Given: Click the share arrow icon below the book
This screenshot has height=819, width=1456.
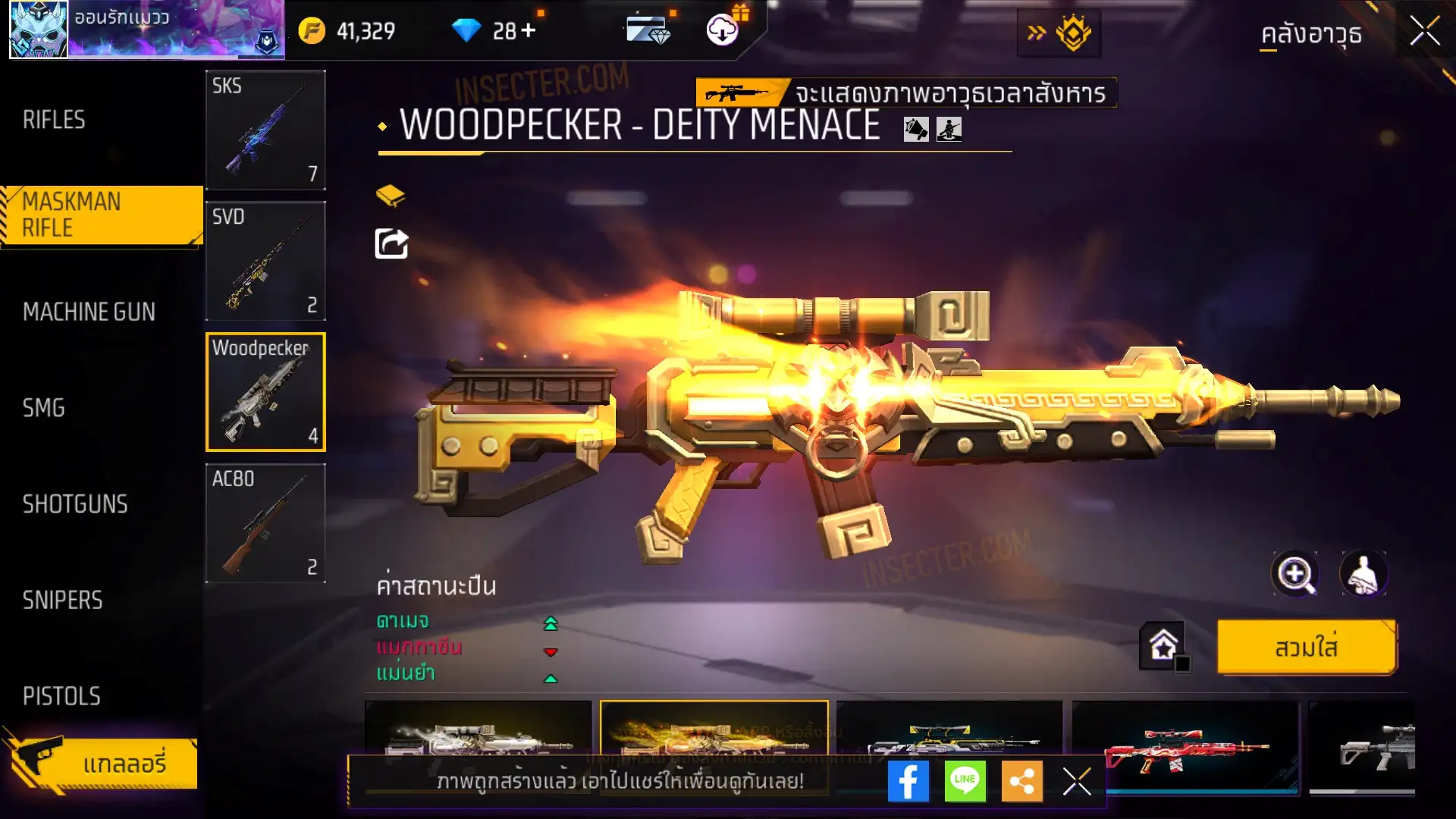Looking at the screenshot, I should tap(391, 244).
